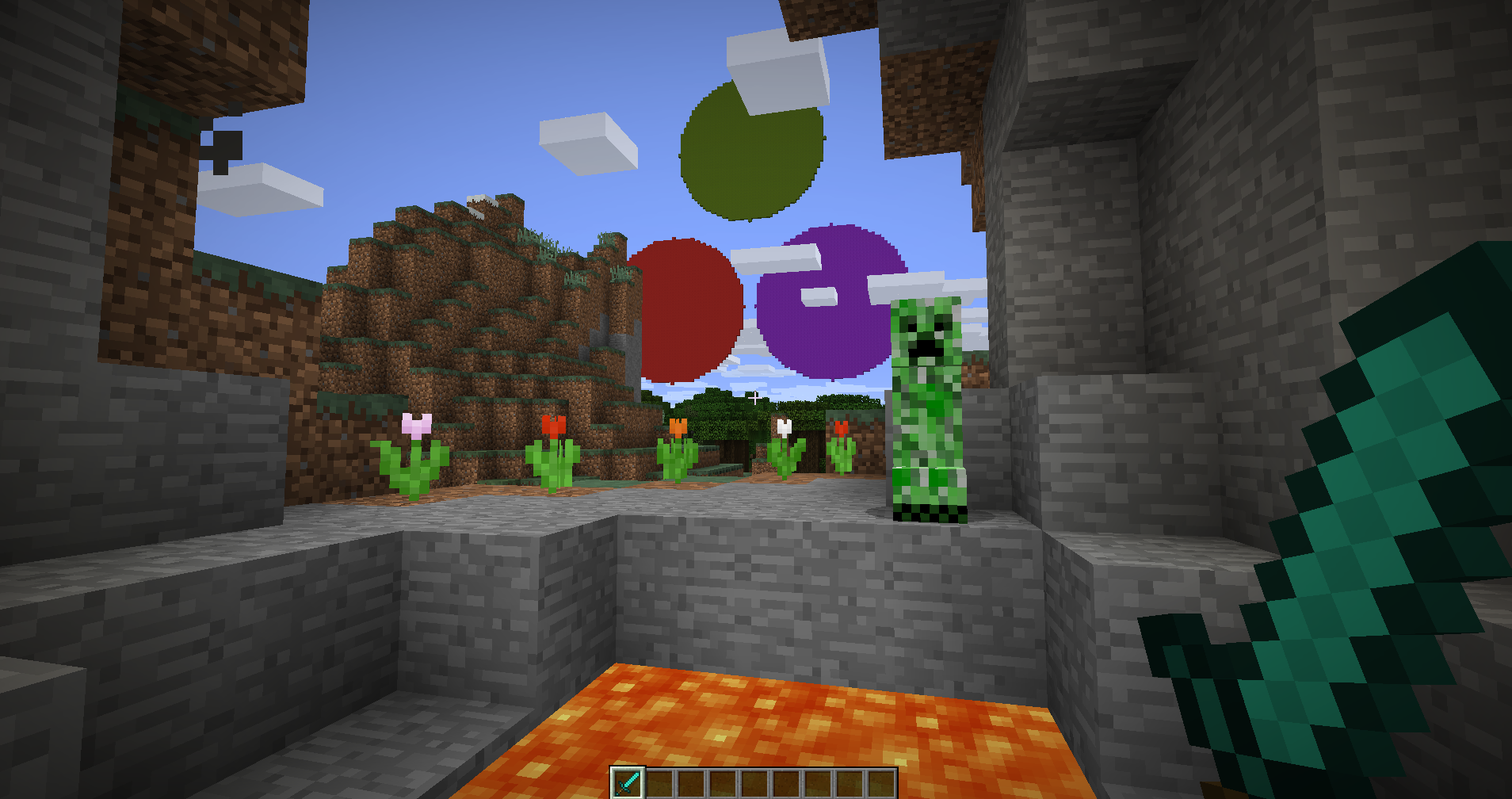Click the cloud above the green balloon
Screen dimensions: 1512x799
click(x=773, y=67)
